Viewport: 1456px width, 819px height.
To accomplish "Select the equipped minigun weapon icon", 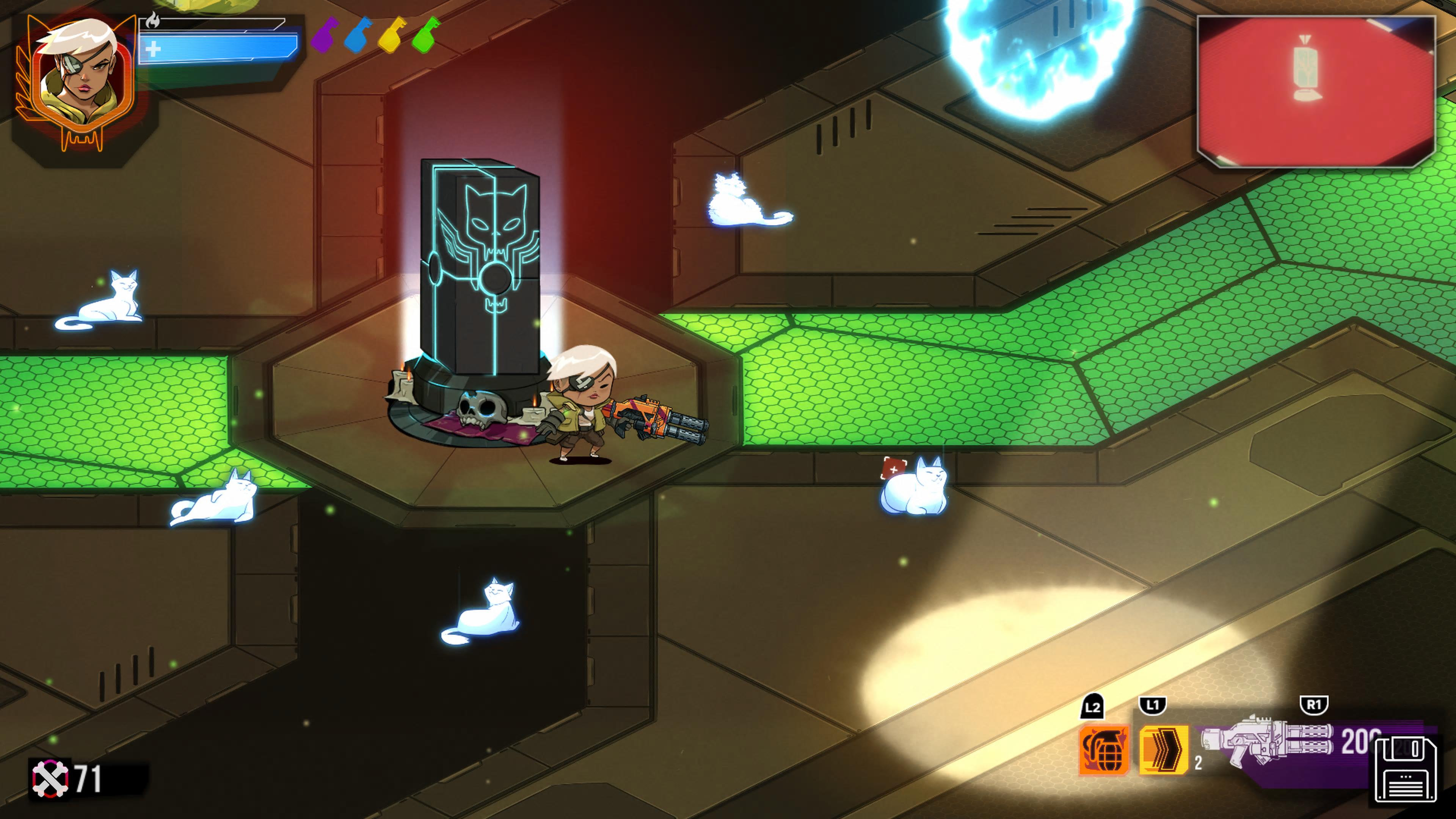I will pyautogui.click(x=1267, y=742).
